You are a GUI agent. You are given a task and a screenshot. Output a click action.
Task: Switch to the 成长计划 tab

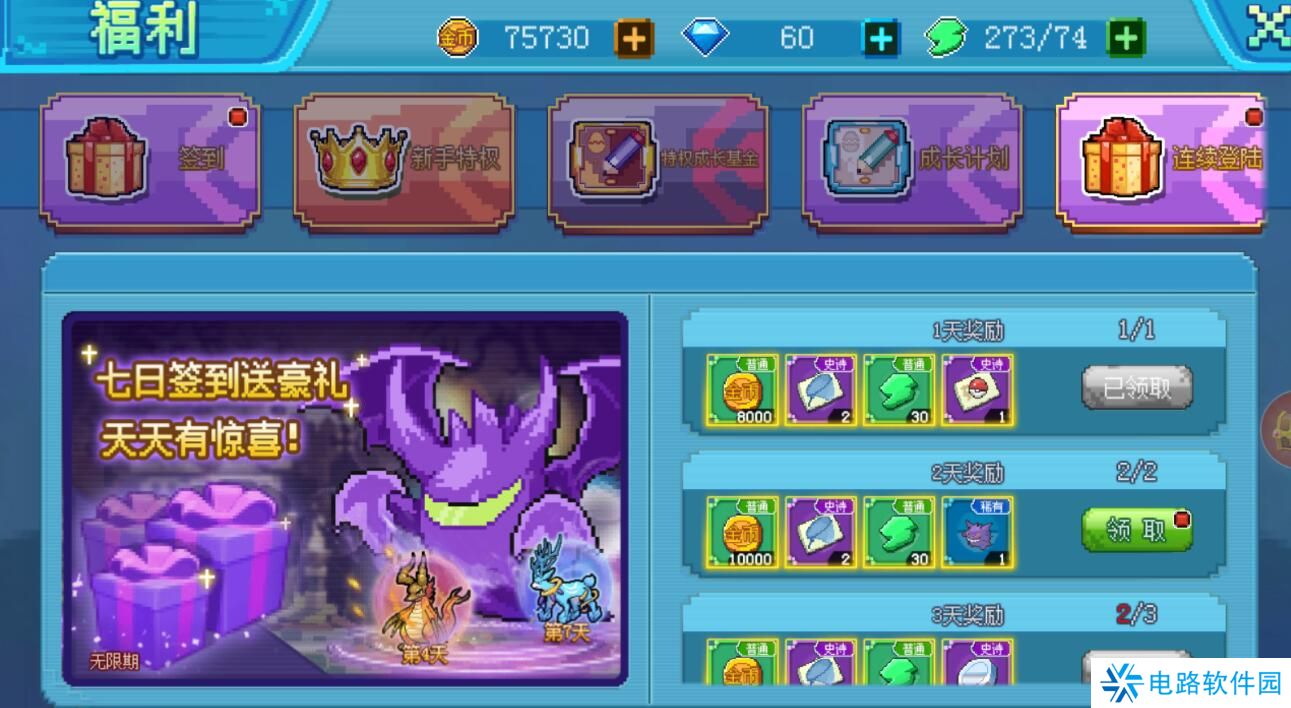click(x=912, y=160)
